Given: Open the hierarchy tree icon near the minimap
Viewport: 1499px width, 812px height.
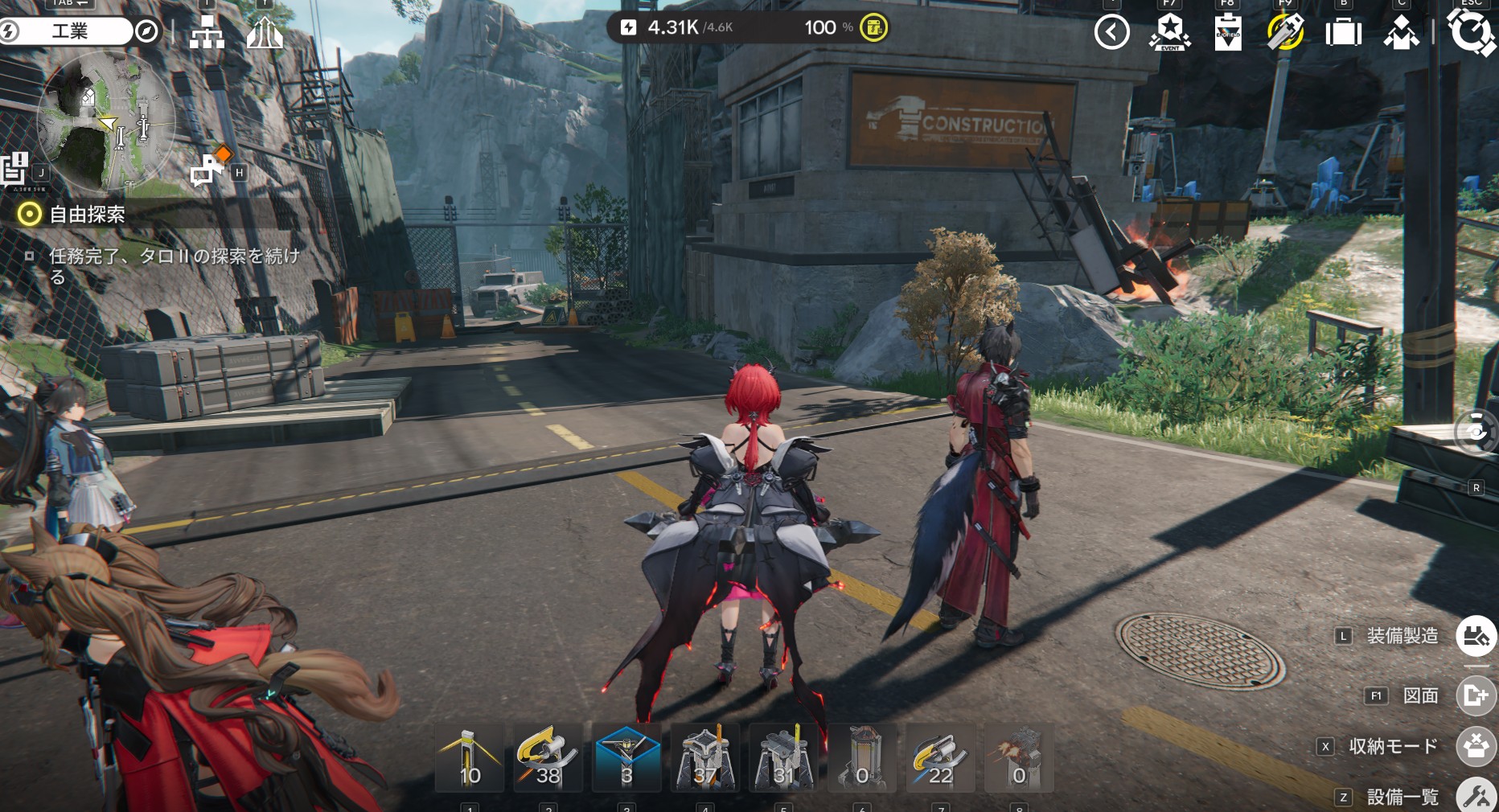Looking at the screenshot, I should pyautogui.click(x=207, y=33).
